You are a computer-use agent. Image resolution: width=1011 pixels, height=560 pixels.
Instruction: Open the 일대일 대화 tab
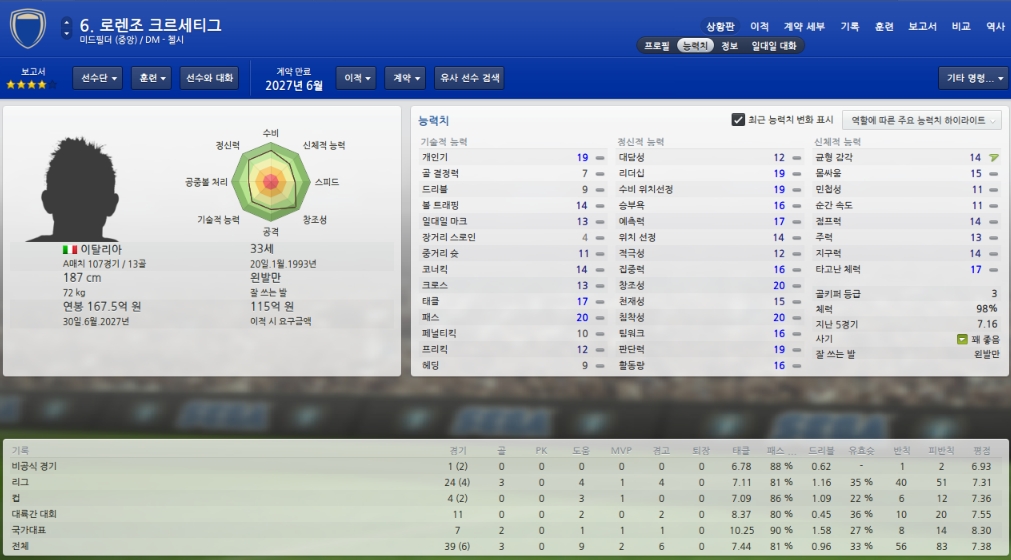pos(773,46)
